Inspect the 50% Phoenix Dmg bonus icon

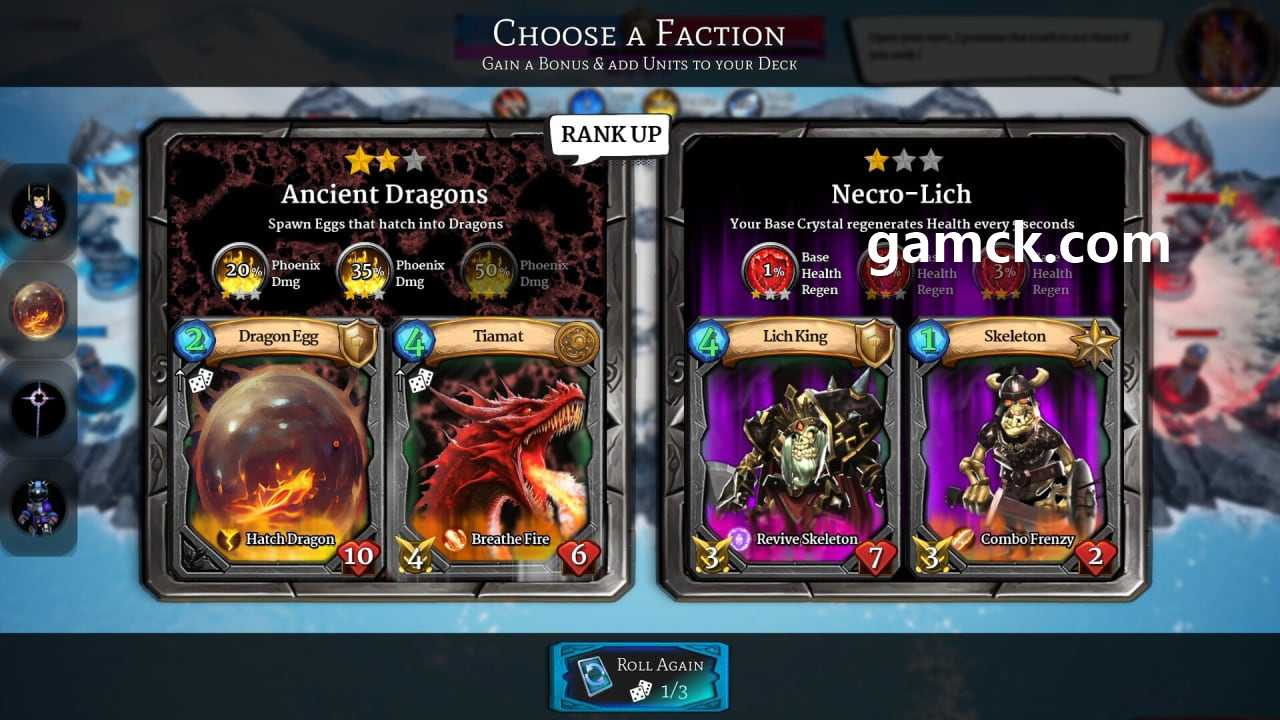pyautogui.click(x=488, y=271)
